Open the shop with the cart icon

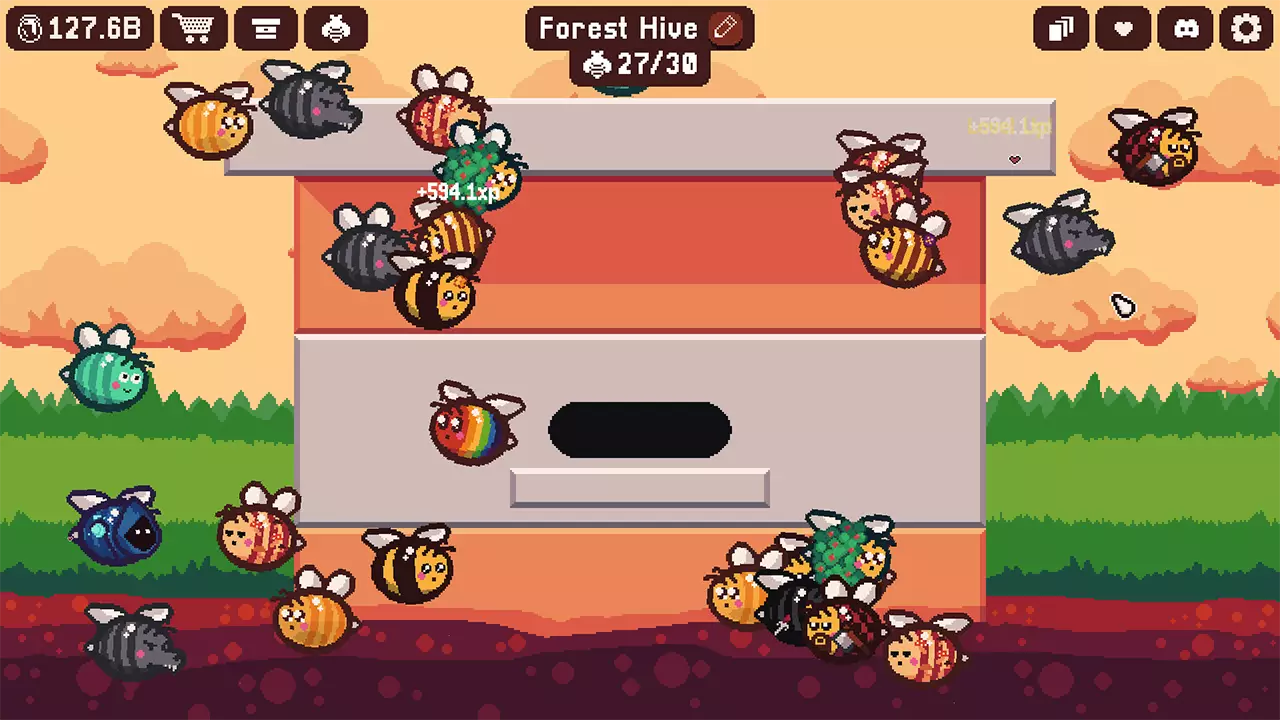195,27
